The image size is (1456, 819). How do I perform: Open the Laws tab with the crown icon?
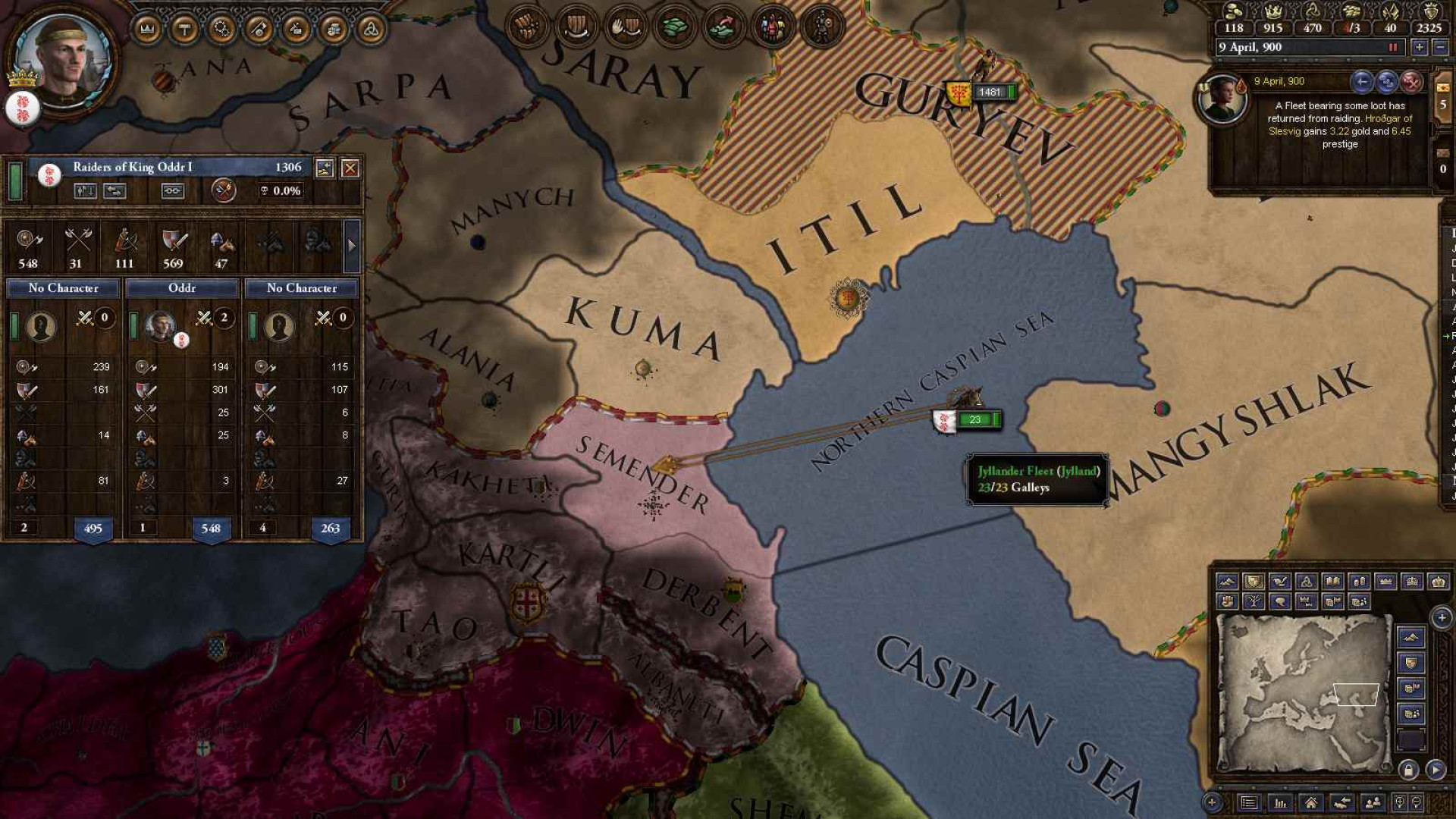click(x=148, y=29)
